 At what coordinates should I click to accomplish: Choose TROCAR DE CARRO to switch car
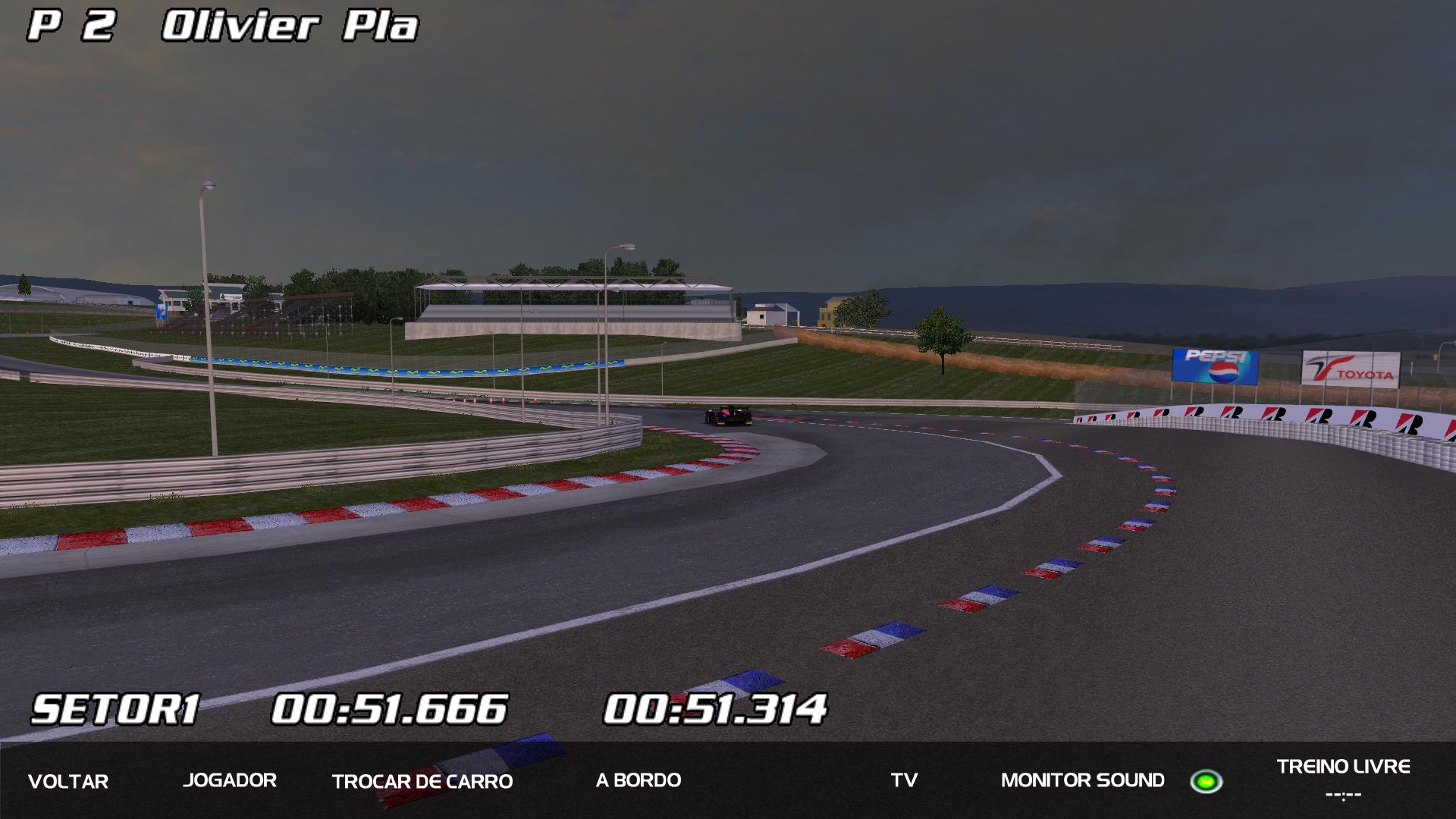422,781
